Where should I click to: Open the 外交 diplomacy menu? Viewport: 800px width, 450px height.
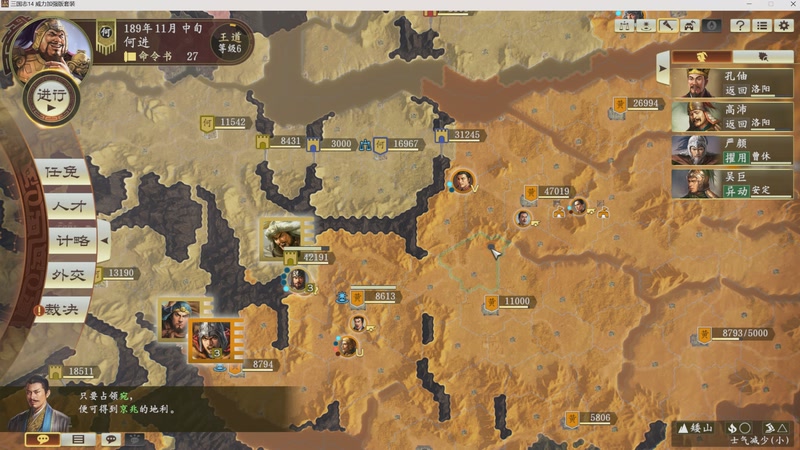[x=68, y=274]
